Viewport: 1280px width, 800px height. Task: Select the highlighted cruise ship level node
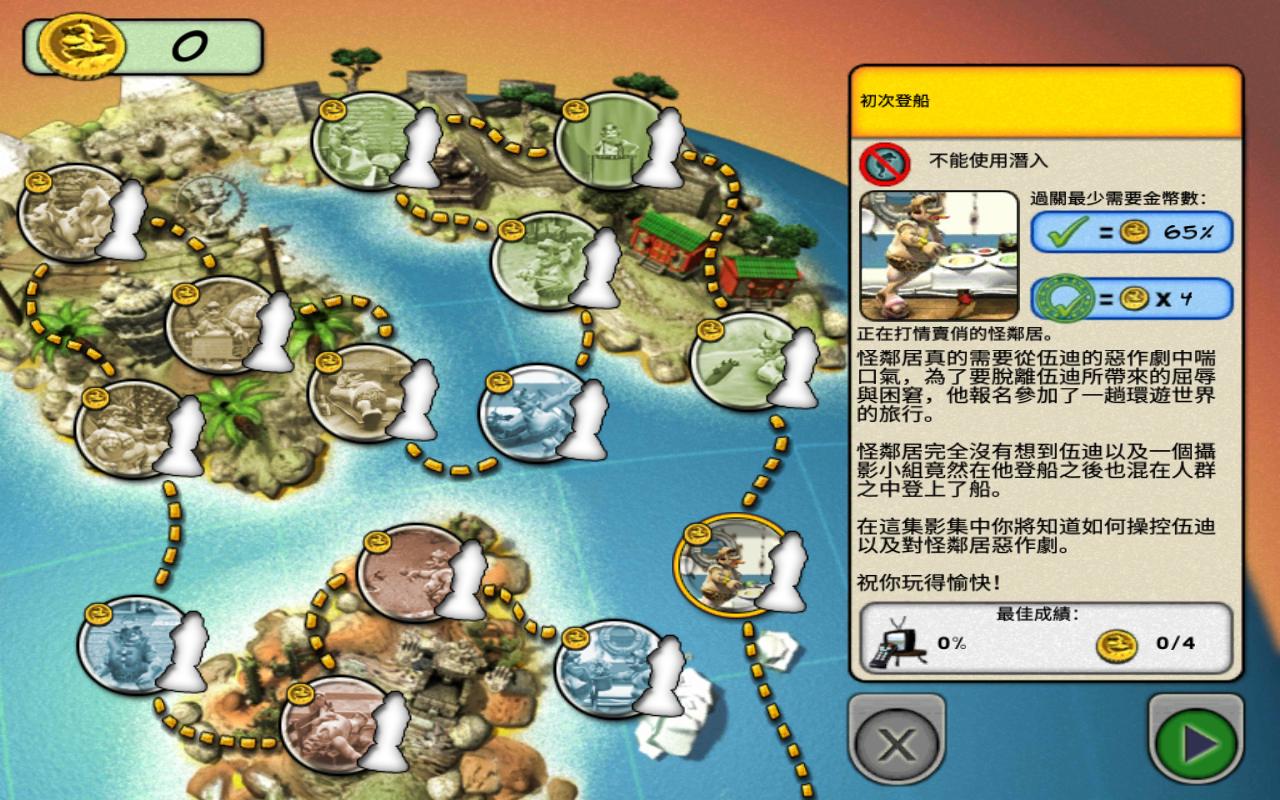click(x=729, y=567)
